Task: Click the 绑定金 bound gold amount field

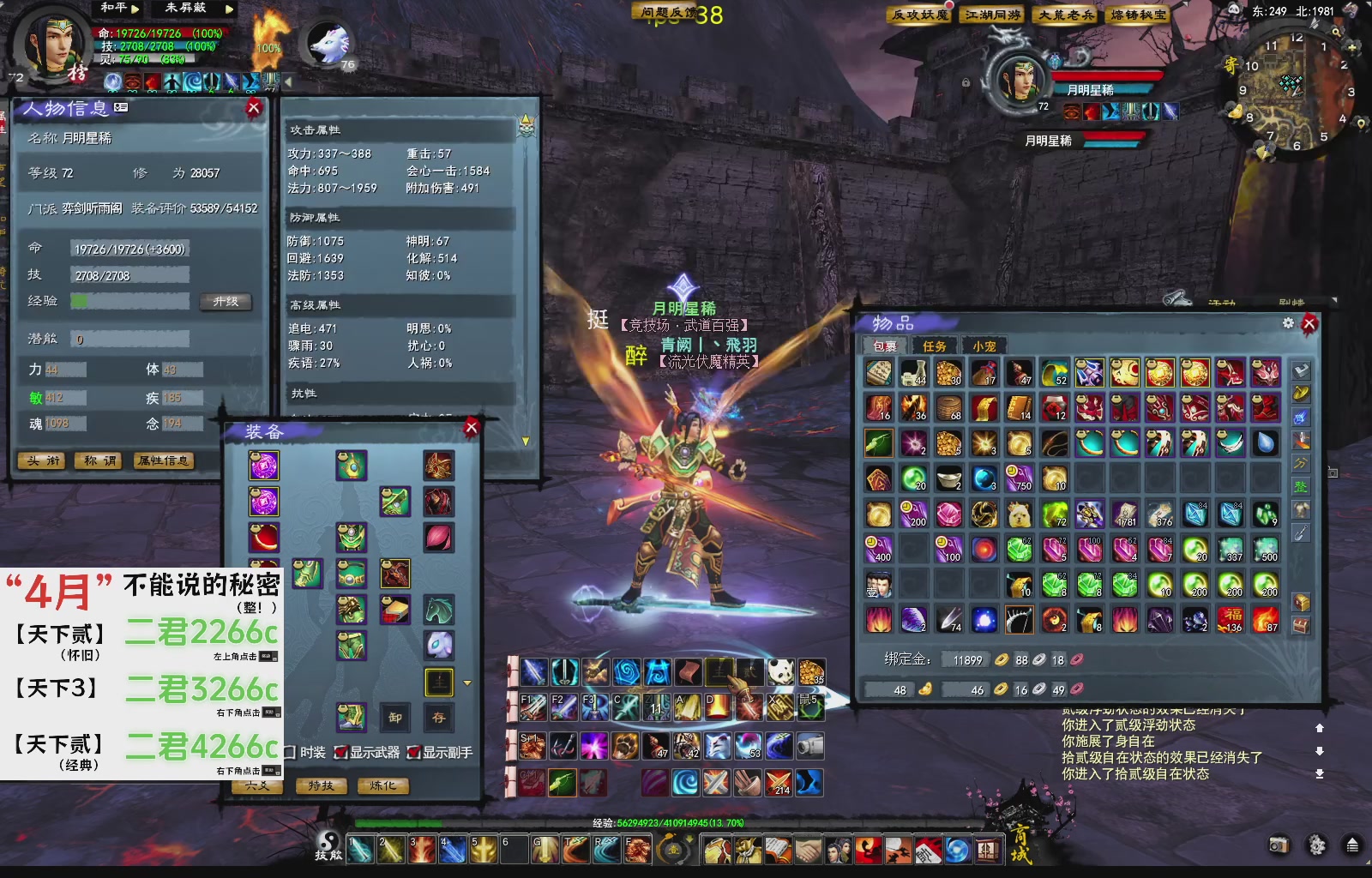Action: coord(969,659)
